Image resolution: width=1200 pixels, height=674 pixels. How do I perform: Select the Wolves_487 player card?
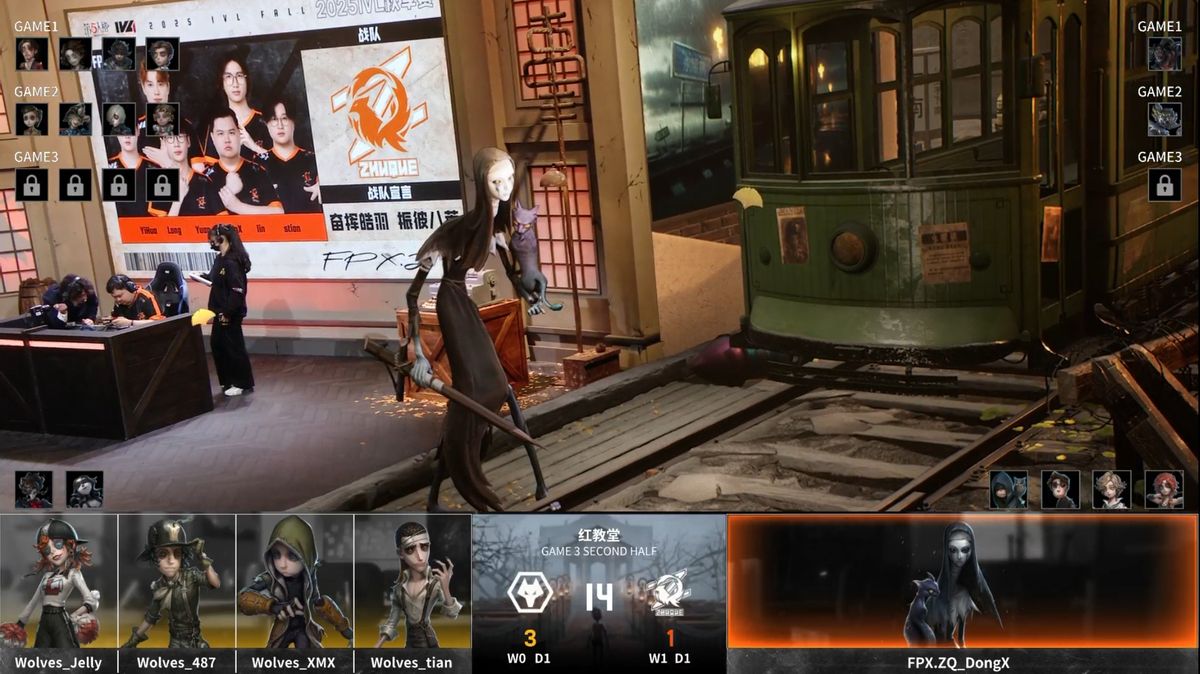point(177,592)
